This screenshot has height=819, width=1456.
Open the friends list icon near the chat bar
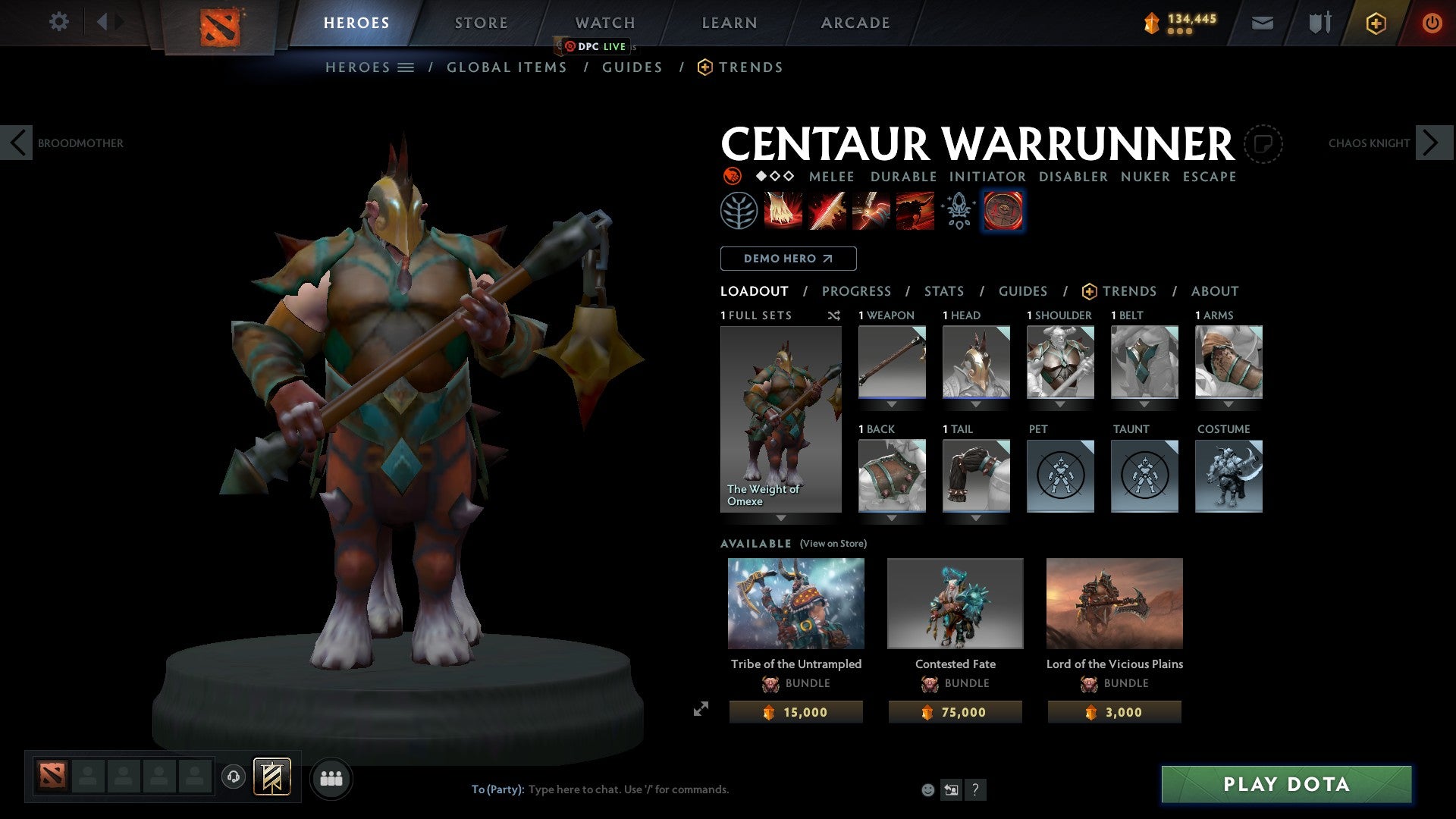click(331, 778)
